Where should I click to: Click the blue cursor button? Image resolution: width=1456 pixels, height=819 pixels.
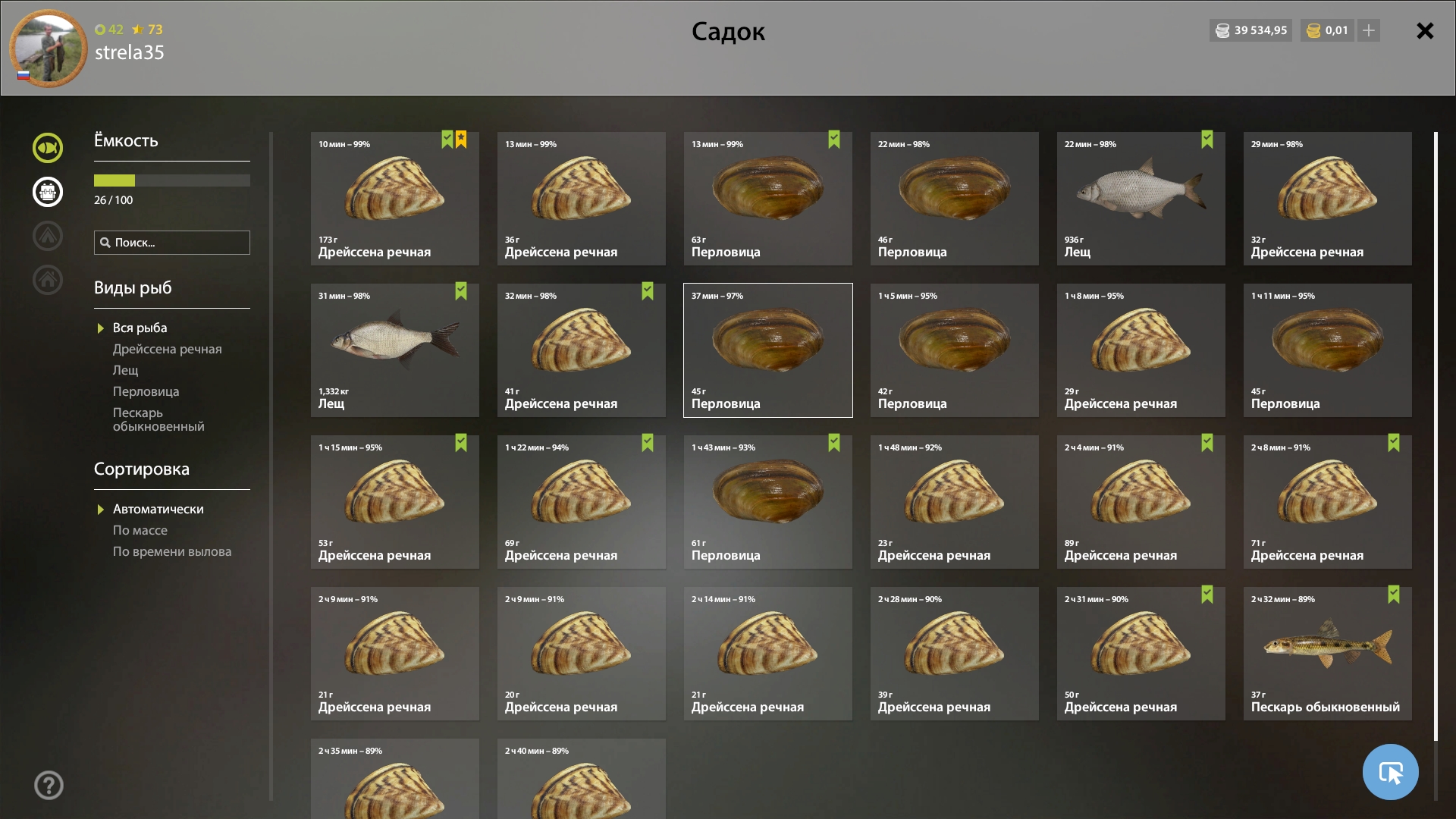[x=1390, y=772]
